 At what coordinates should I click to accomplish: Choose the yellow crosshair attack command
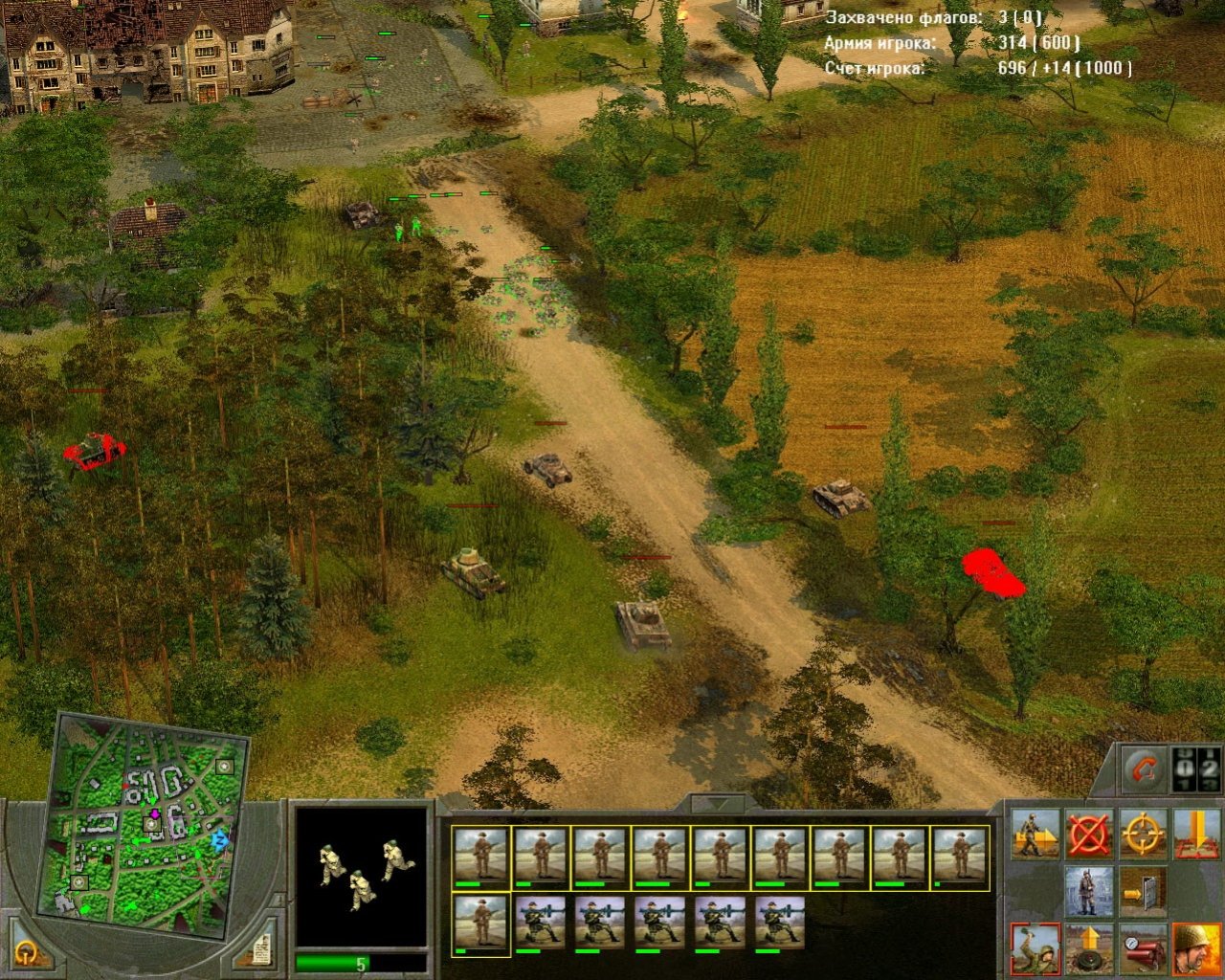click(x=1143, y=835)
